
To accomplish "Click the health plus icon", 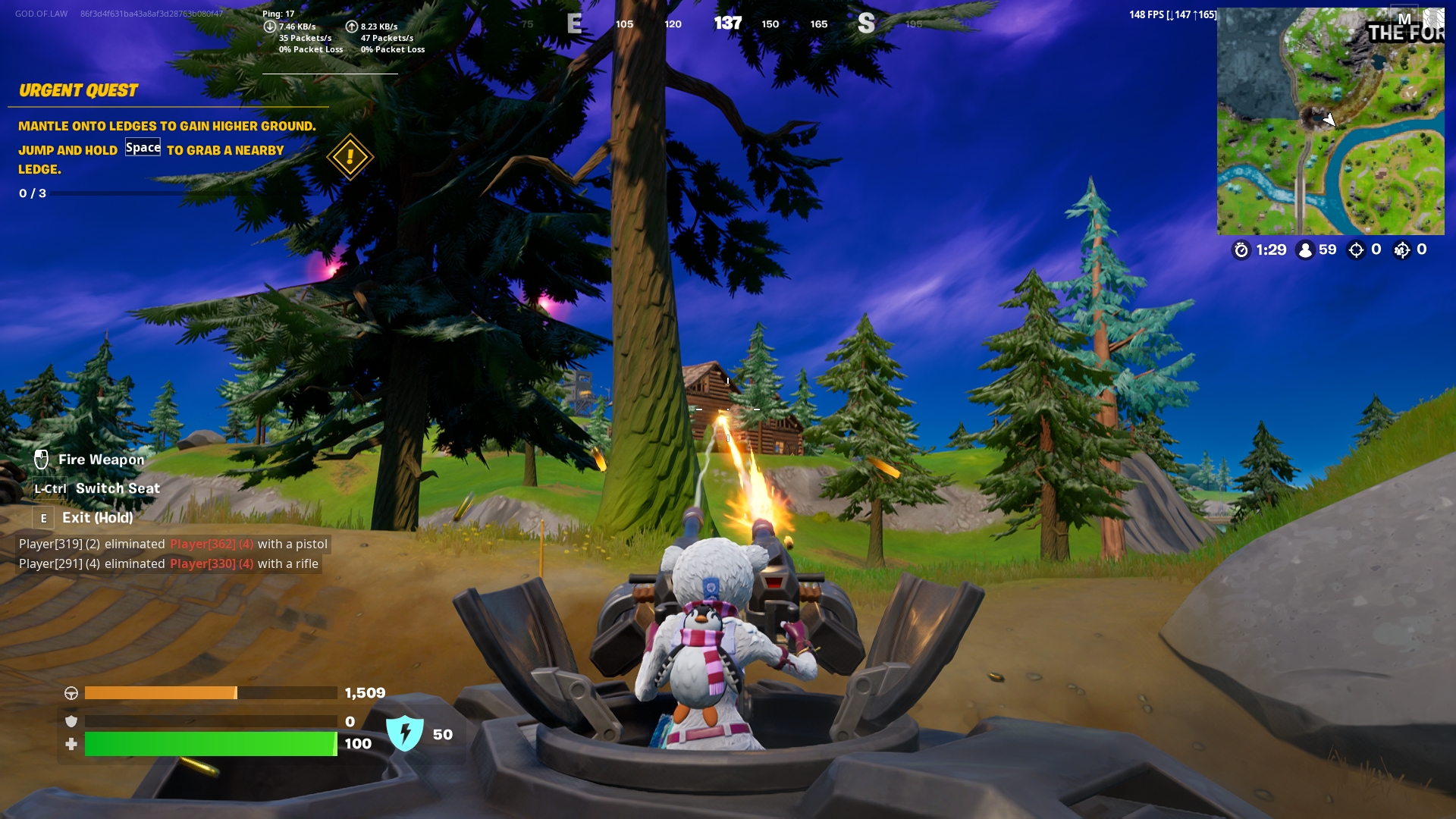I will (x=72, y=744).
